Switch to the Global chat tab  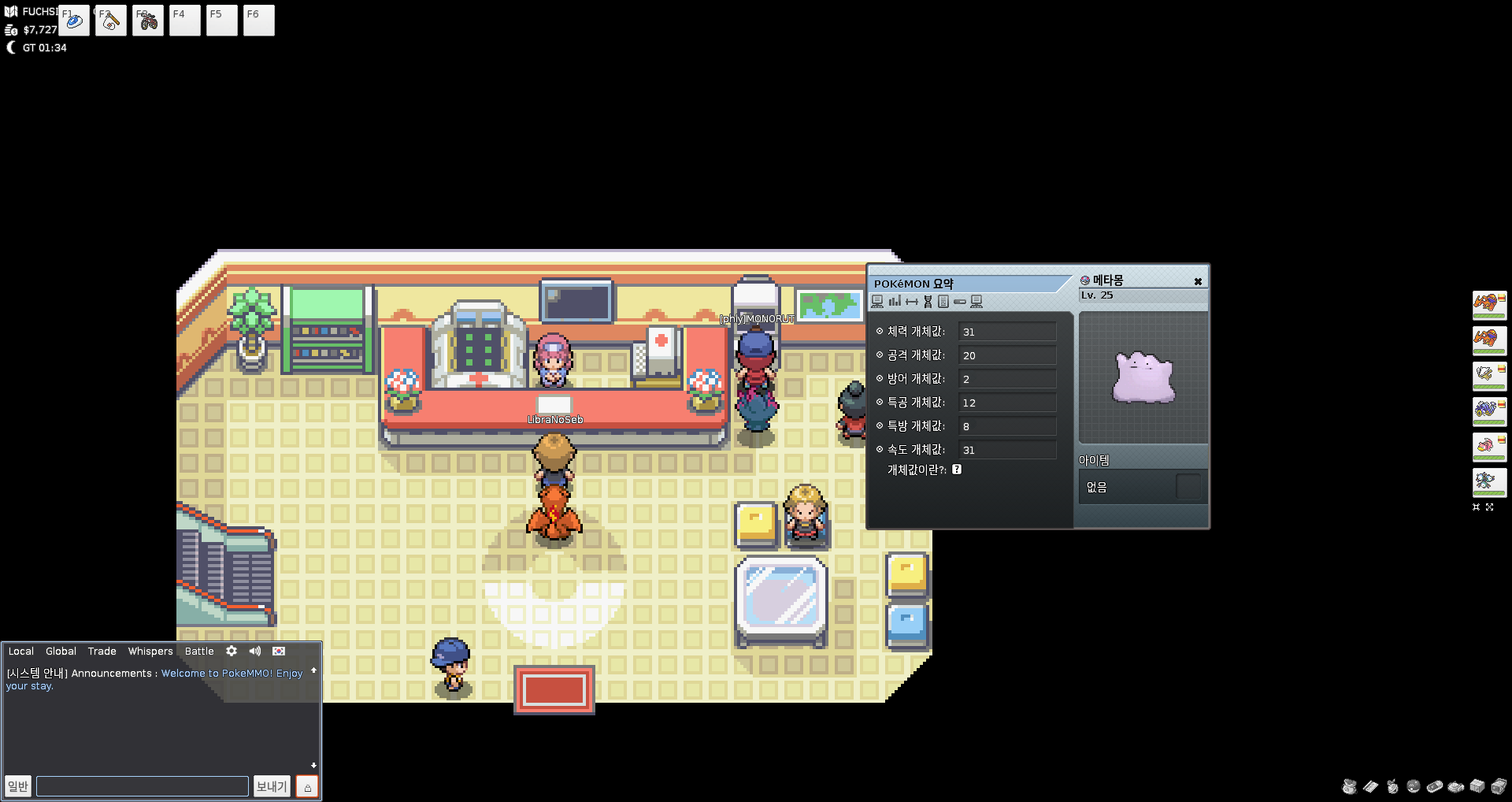tap(61, 652)
